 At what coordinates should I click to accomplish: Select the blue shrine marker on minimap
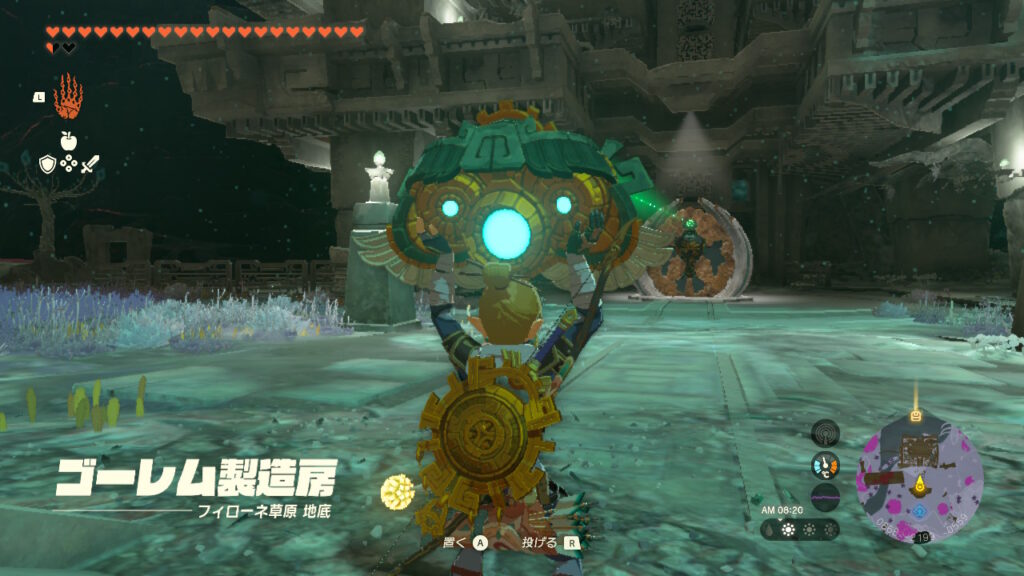point(920,511)
